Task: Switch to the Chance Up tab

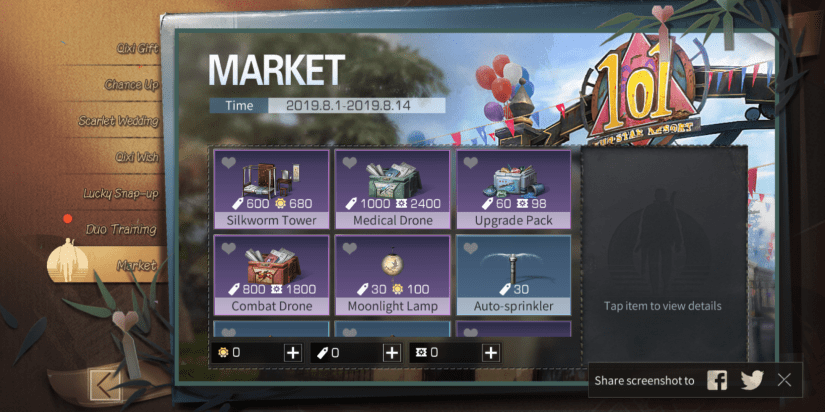Action: click(x=131, y=85)
